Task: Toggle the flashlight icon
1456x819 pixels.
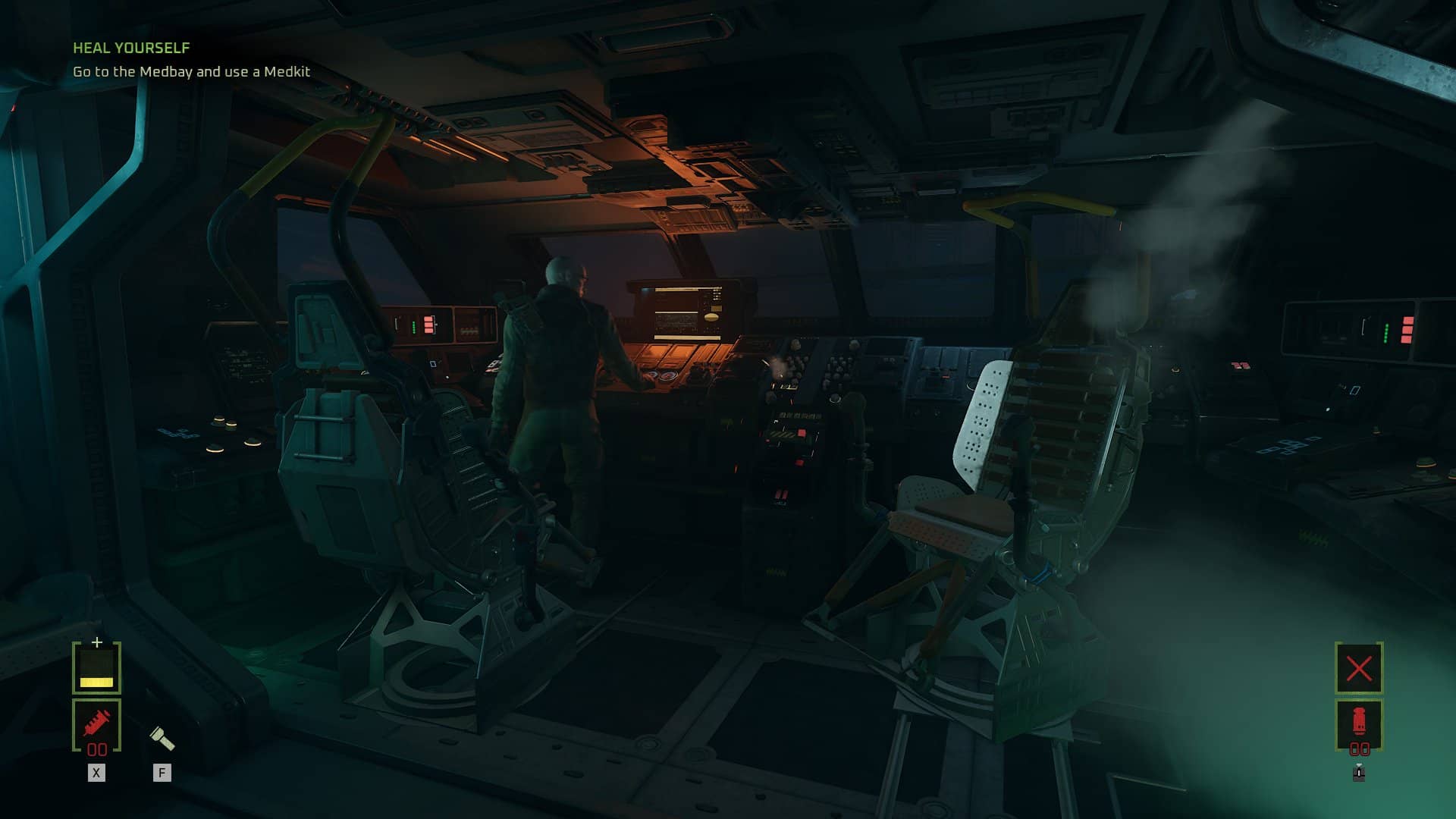Action: (x=162, y=738)
